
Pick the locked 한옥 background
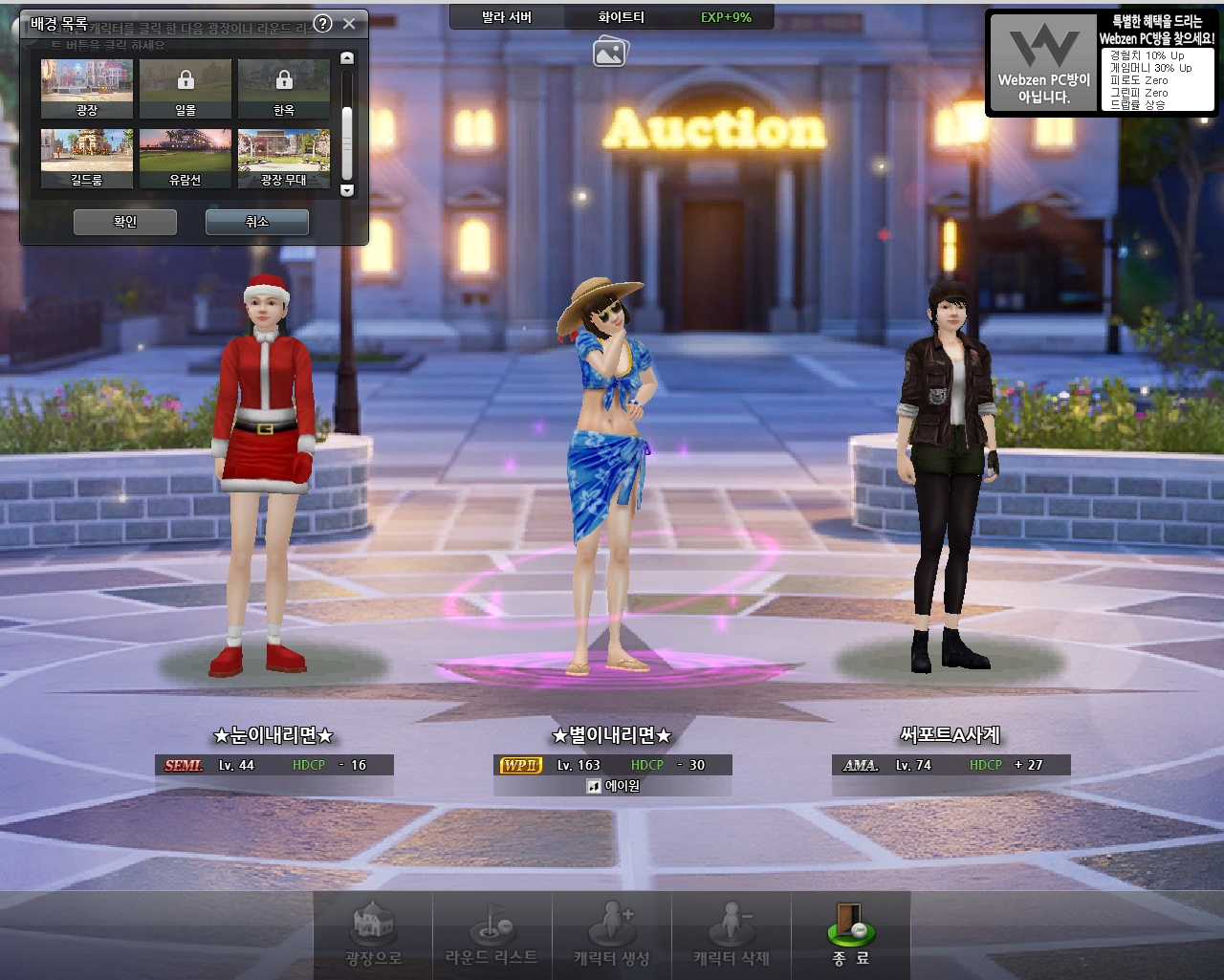[284, 88]
